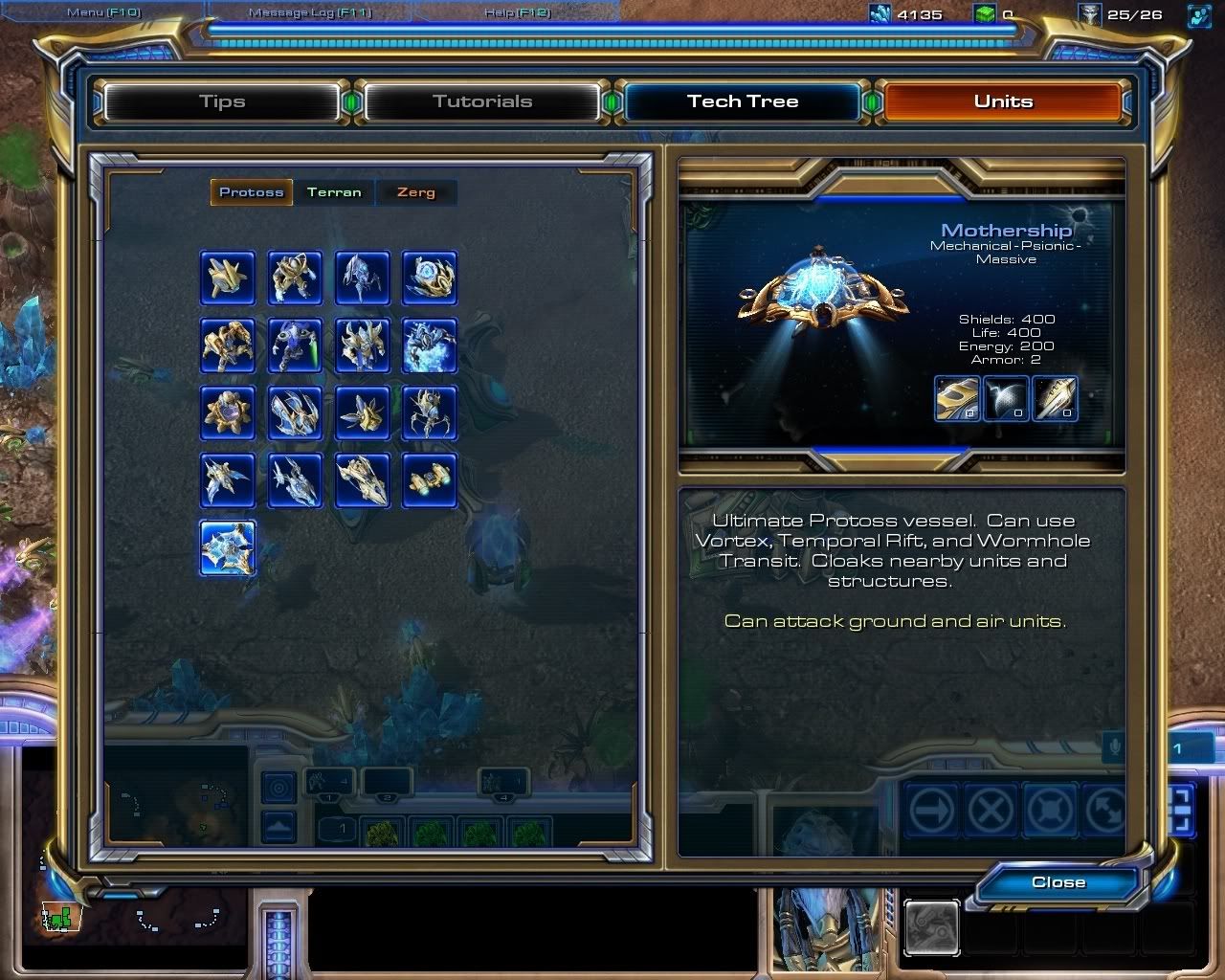Image resolution: width=1225 pixels, height=980 pixels.
Task: Select the Colossus unit icon
Action: (x=430, y=413)
